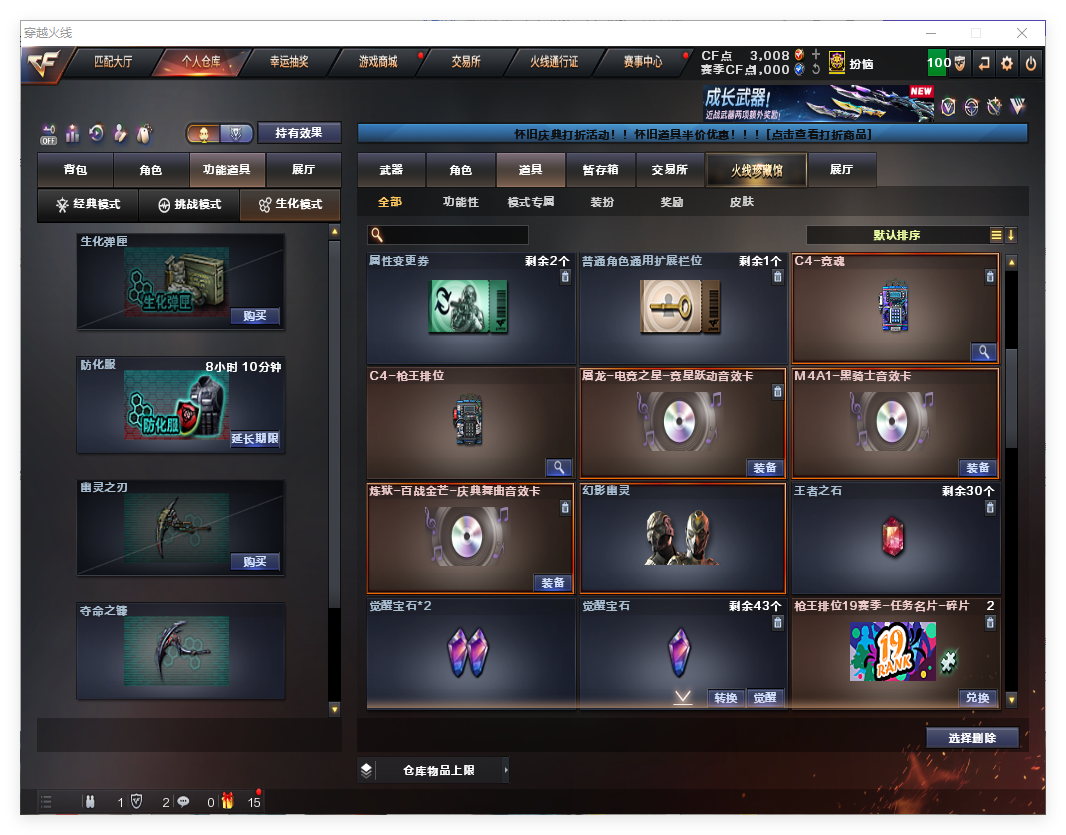Visit the 赛事中心 tournament center
The image size is (1066, 835).
coord(642,62)
